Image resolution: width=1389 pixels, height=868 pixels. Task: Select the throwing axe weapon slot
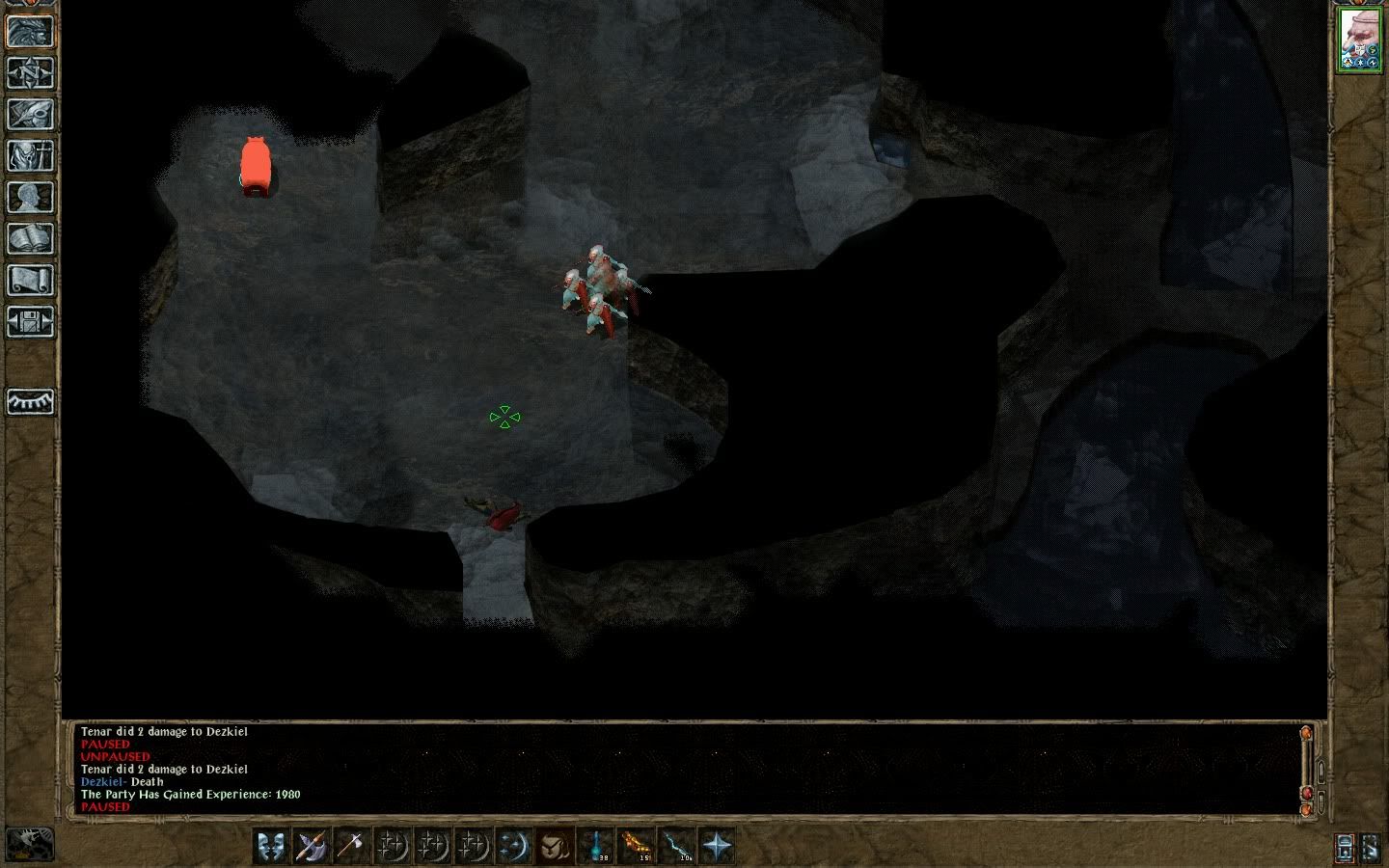tap(351, 846)
